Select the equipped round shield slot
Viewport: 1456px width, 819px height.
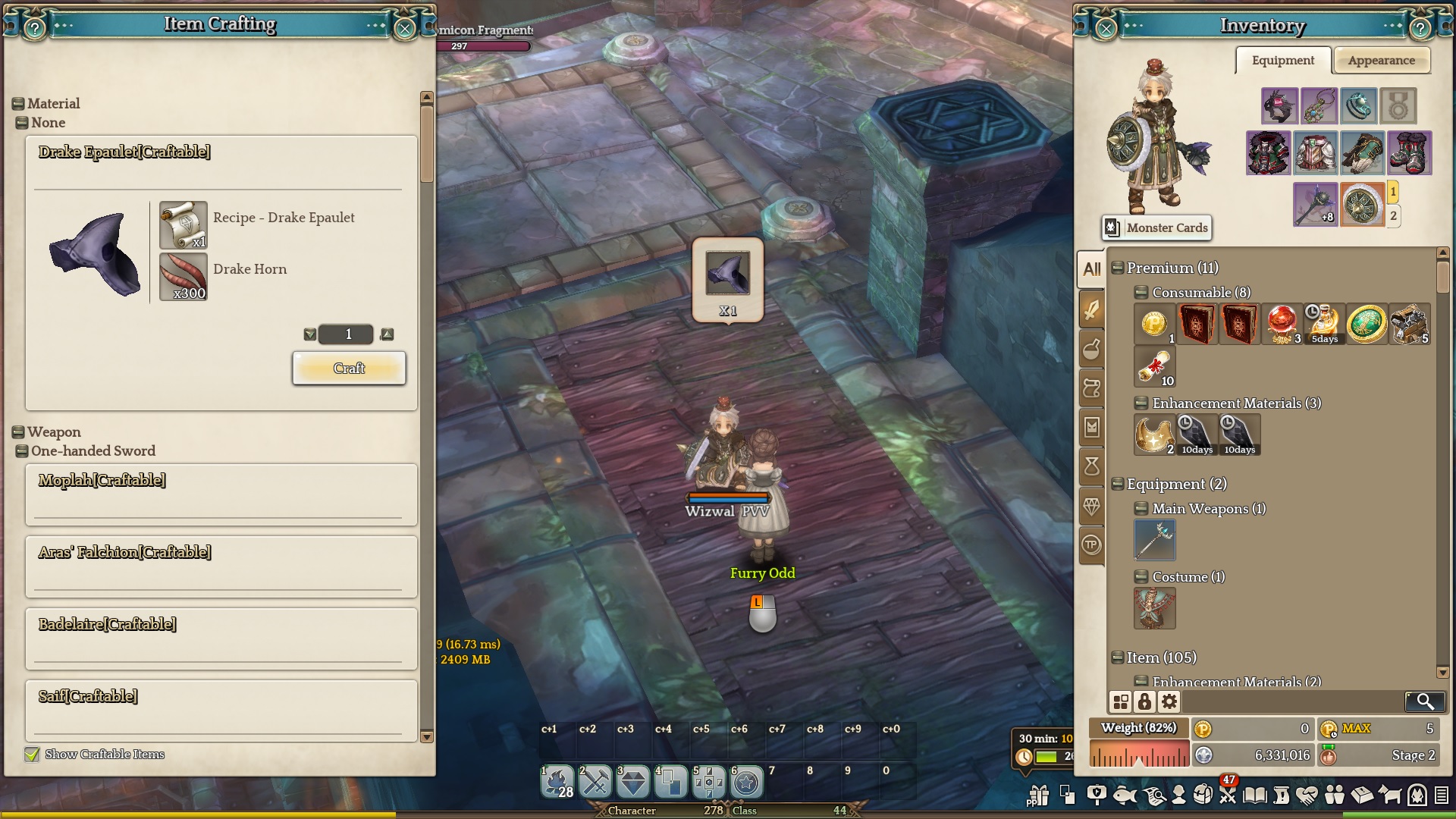[x=1362, y=204]
